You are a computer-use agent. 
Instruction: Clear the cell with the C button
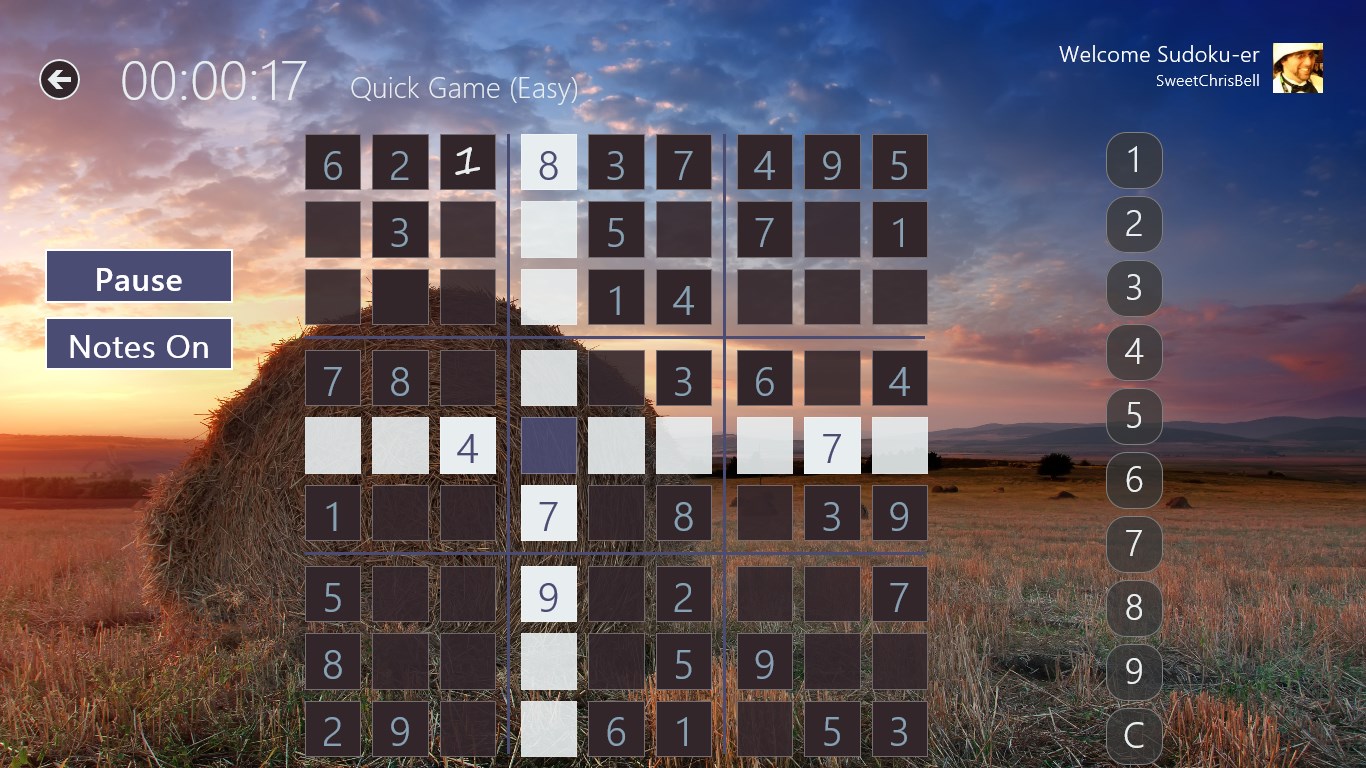point(1134,735)
